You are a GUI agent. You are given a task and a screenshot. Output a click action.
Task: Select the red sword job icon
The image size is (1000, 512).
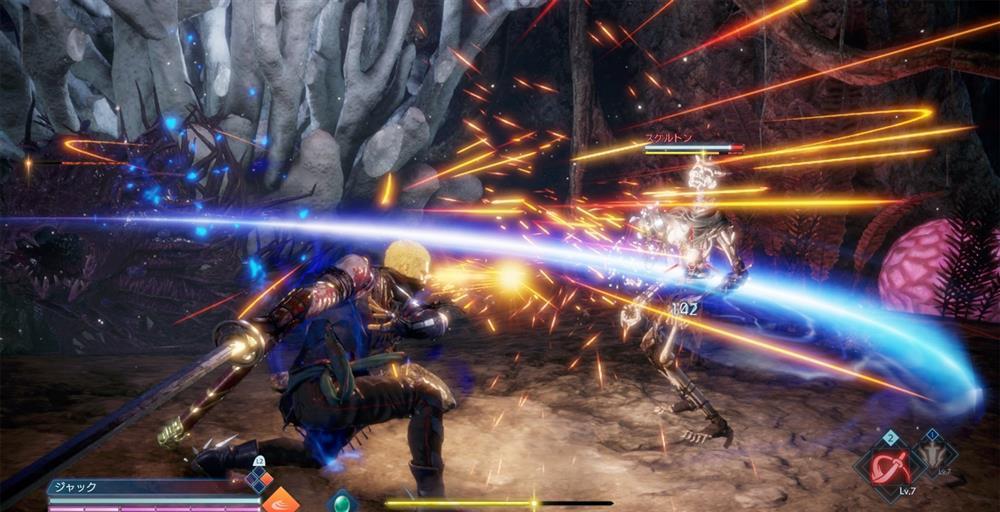887,467
